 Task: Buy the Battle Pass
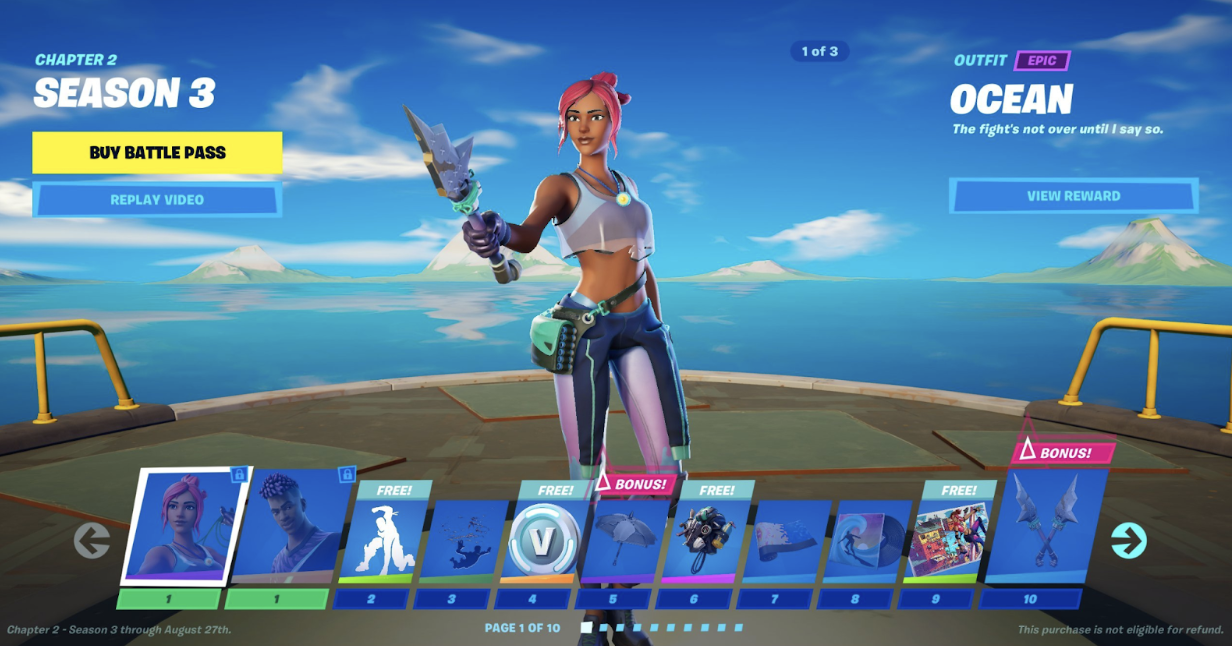157,153
